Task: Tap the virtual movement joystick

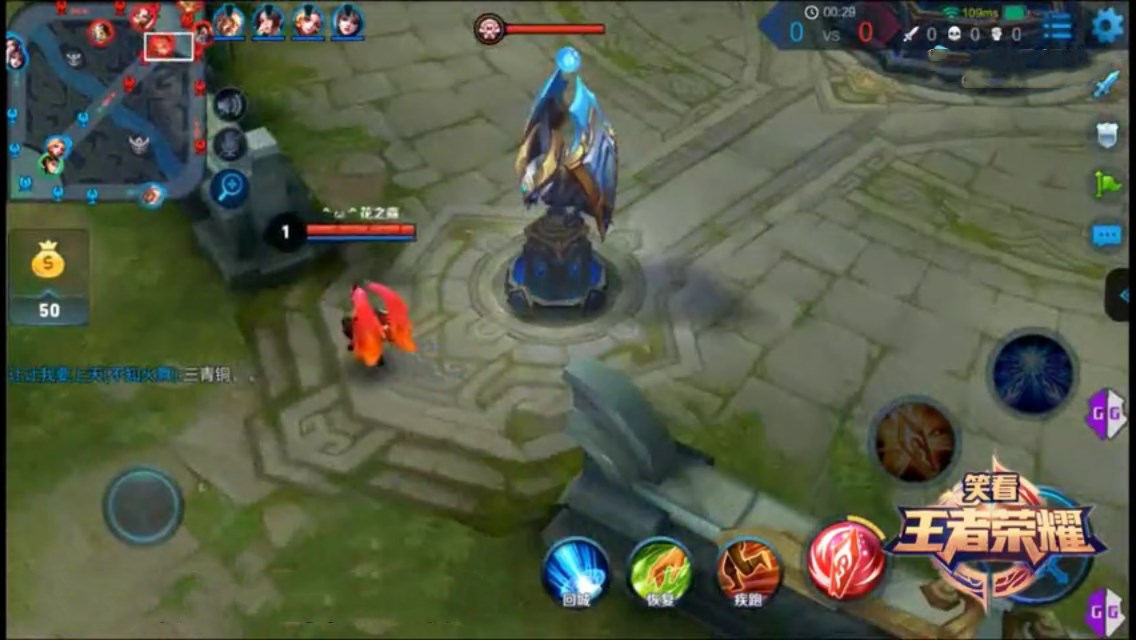Action: point(144,506)
